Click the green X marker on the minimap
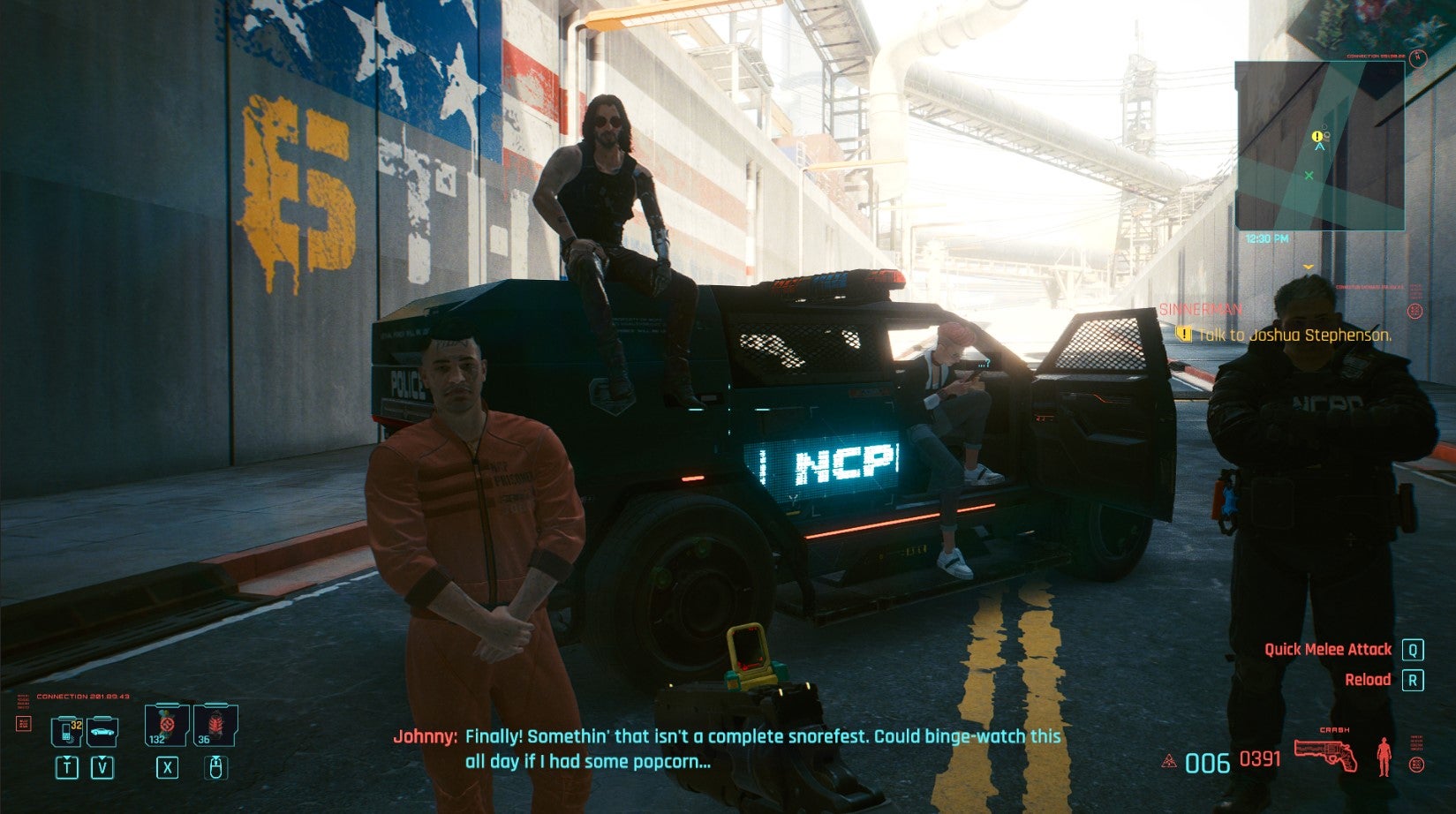The image size is (1456, 814). click(1309, 175)
